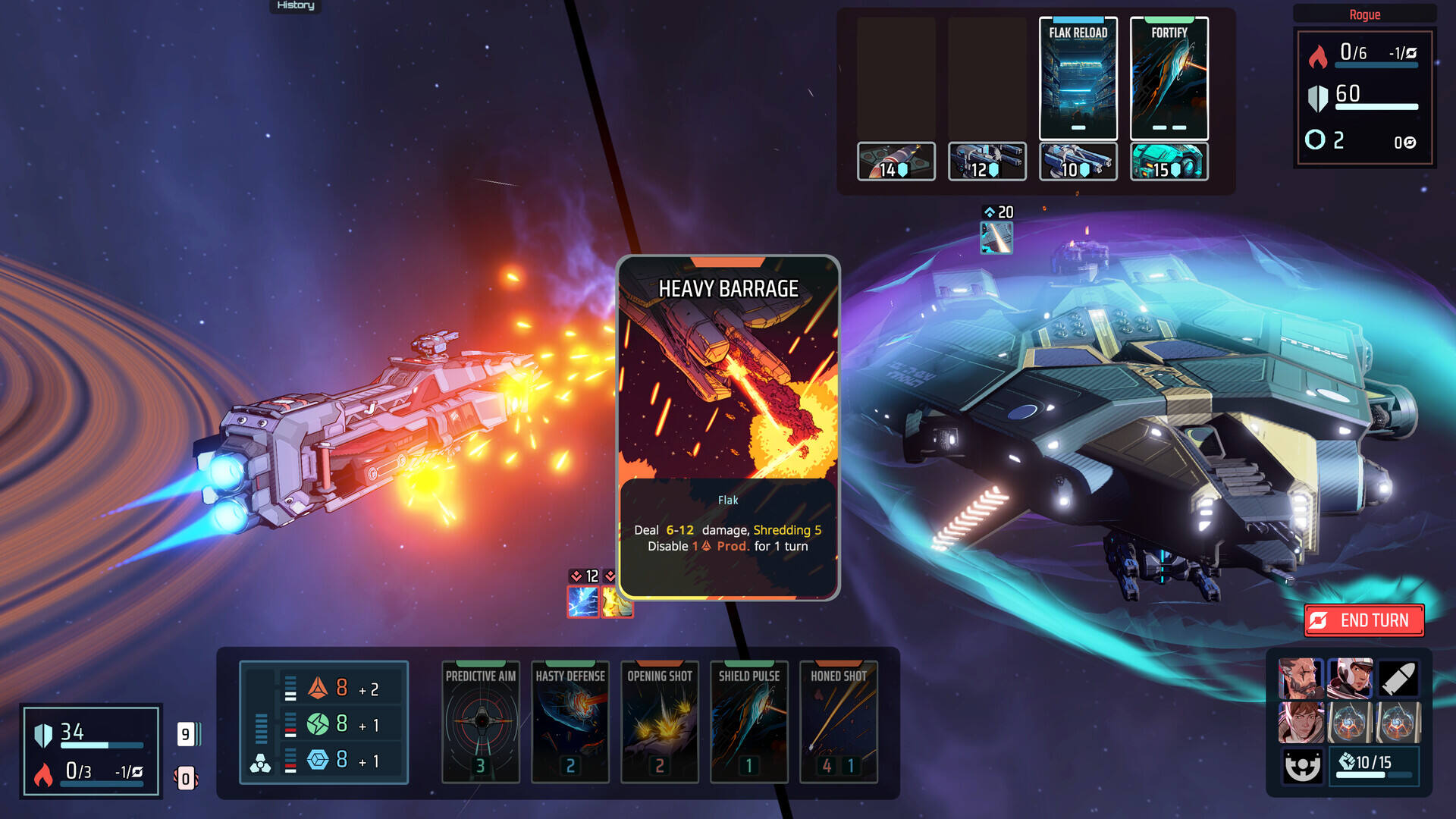Select the Honed Shot card
Viewport: 1456px width, 819px height.
click(x=839, y=720)
